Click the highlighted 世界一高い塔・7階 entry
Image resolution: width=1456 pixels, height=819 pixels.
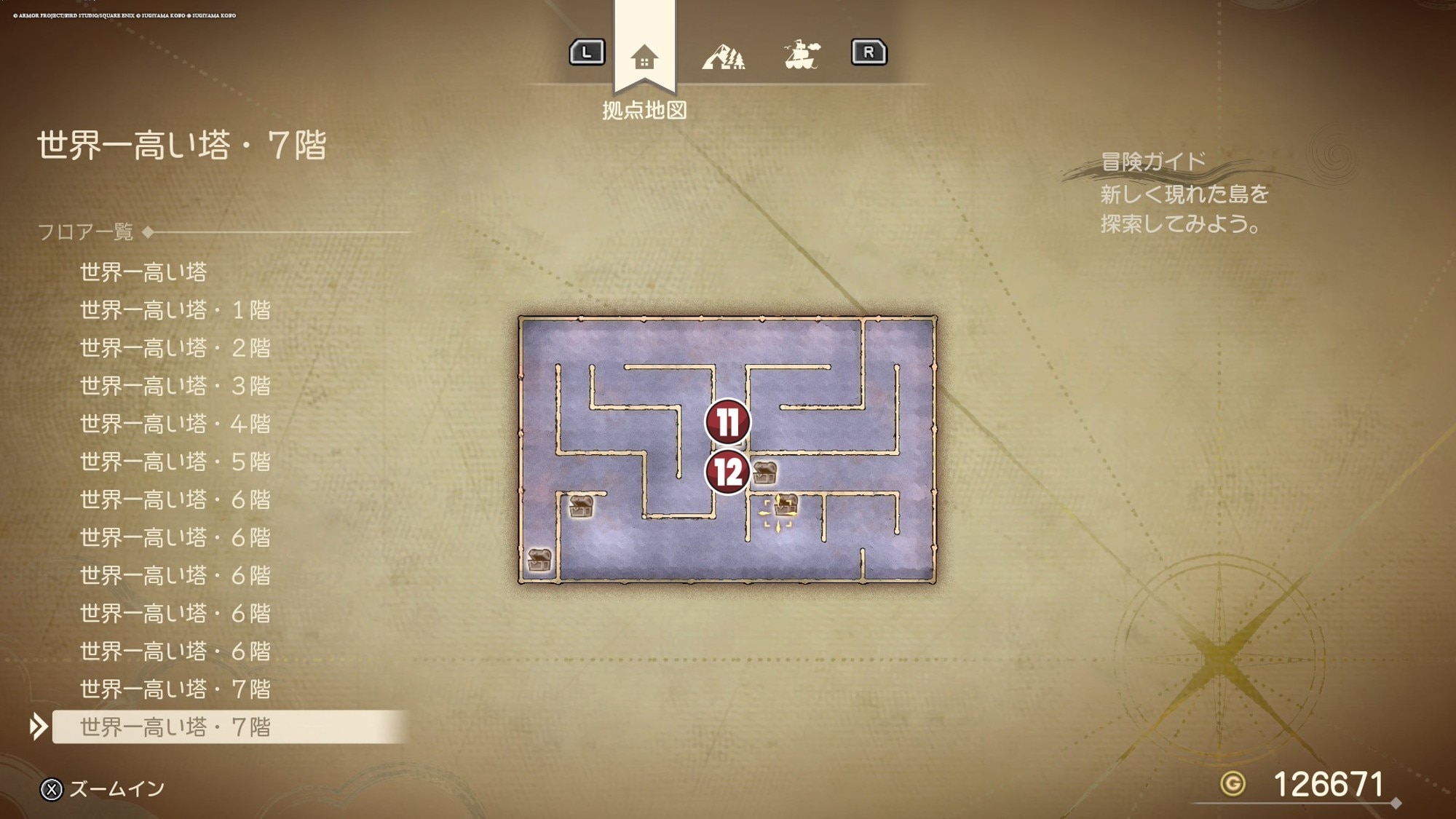[x=175, y=727]
